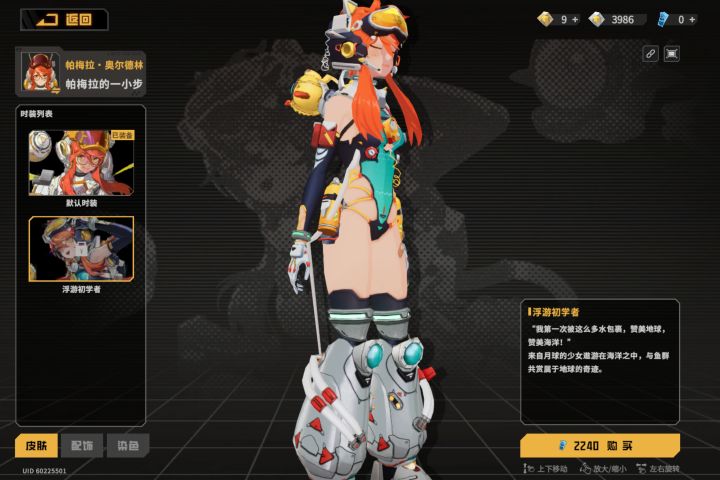
Task: Toggle the hide-interface frame icon
Action: (x=672, y=54)
